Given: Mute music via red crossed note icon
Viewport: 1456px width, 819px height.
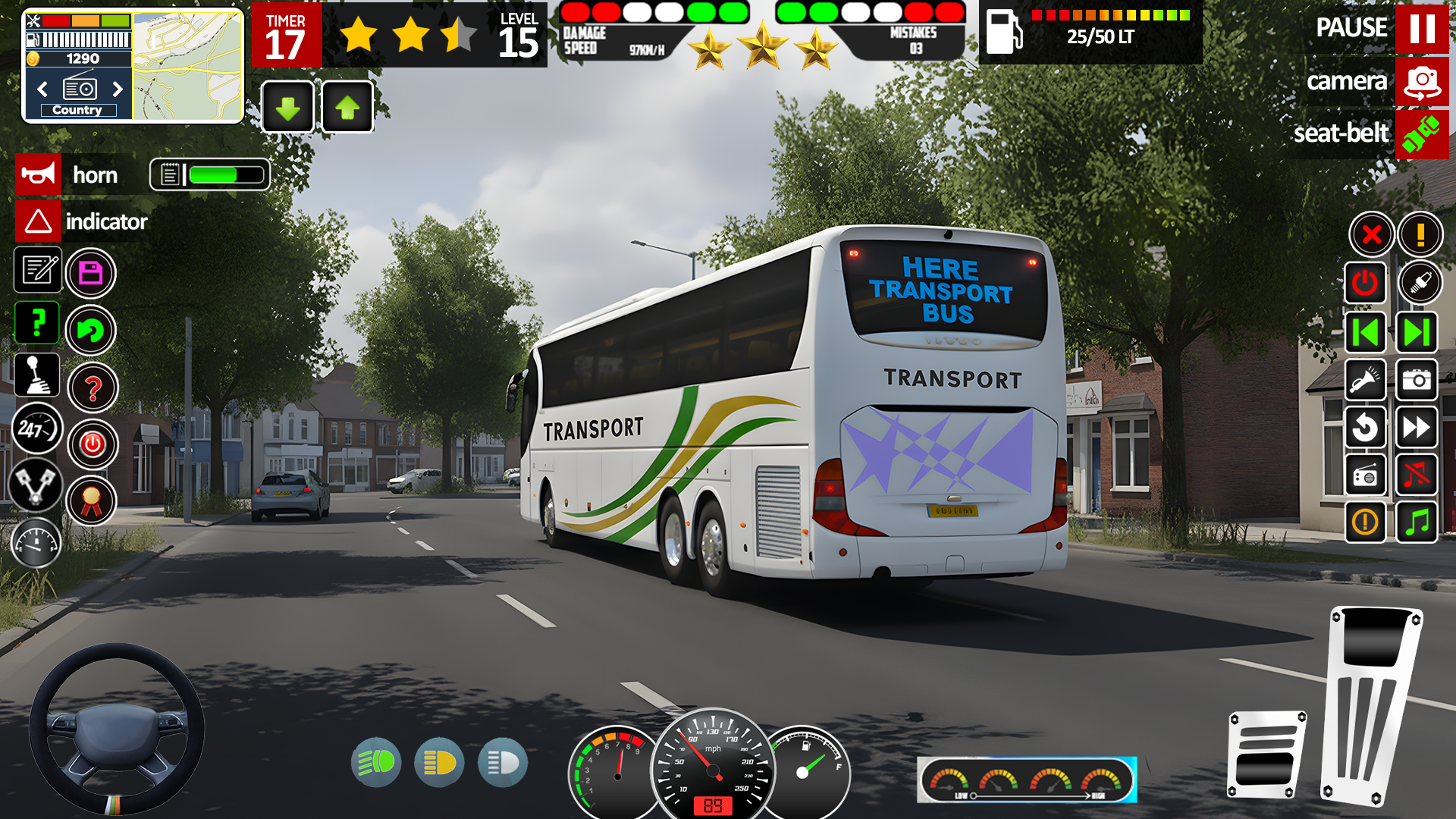Looking at the screenshot, I should pos(1417,475).
